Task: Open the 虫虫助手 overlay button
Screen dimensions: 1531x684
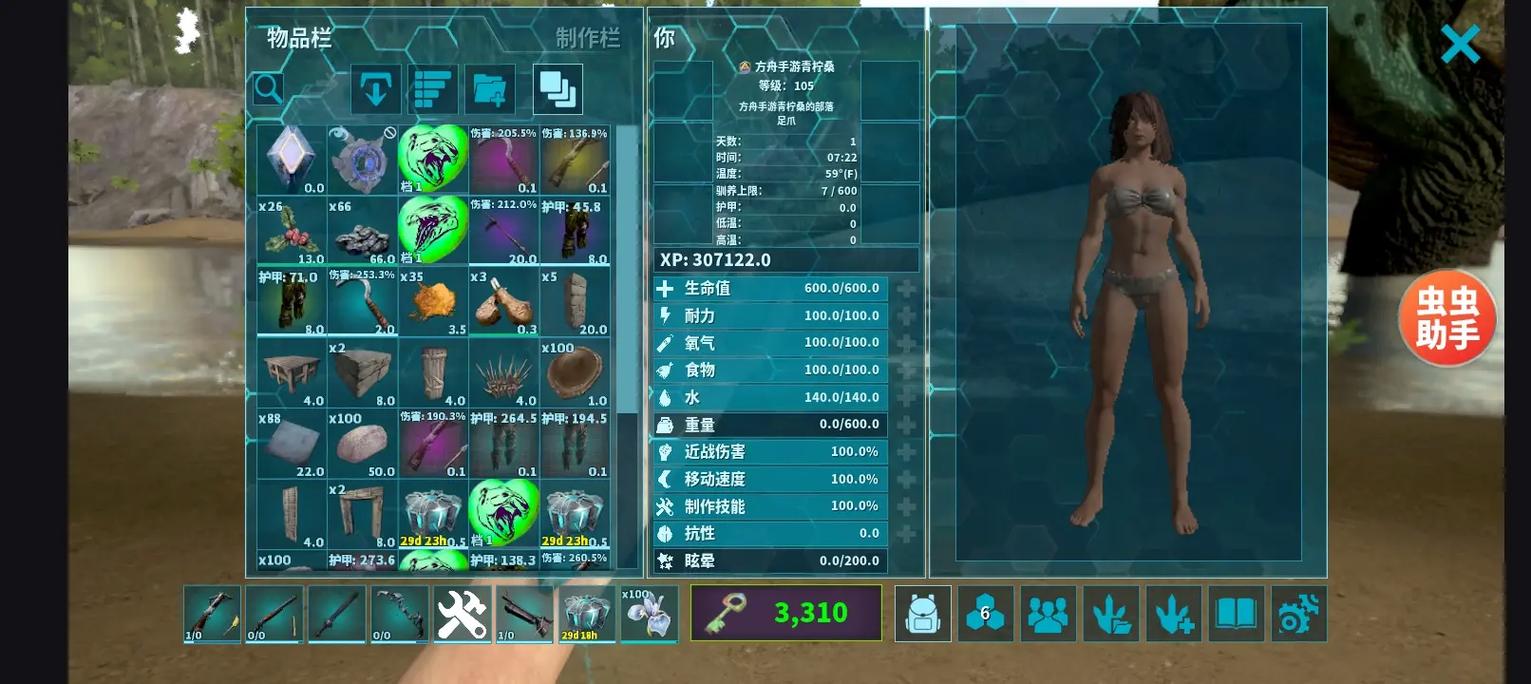Action: click(x=1447, y=319)
